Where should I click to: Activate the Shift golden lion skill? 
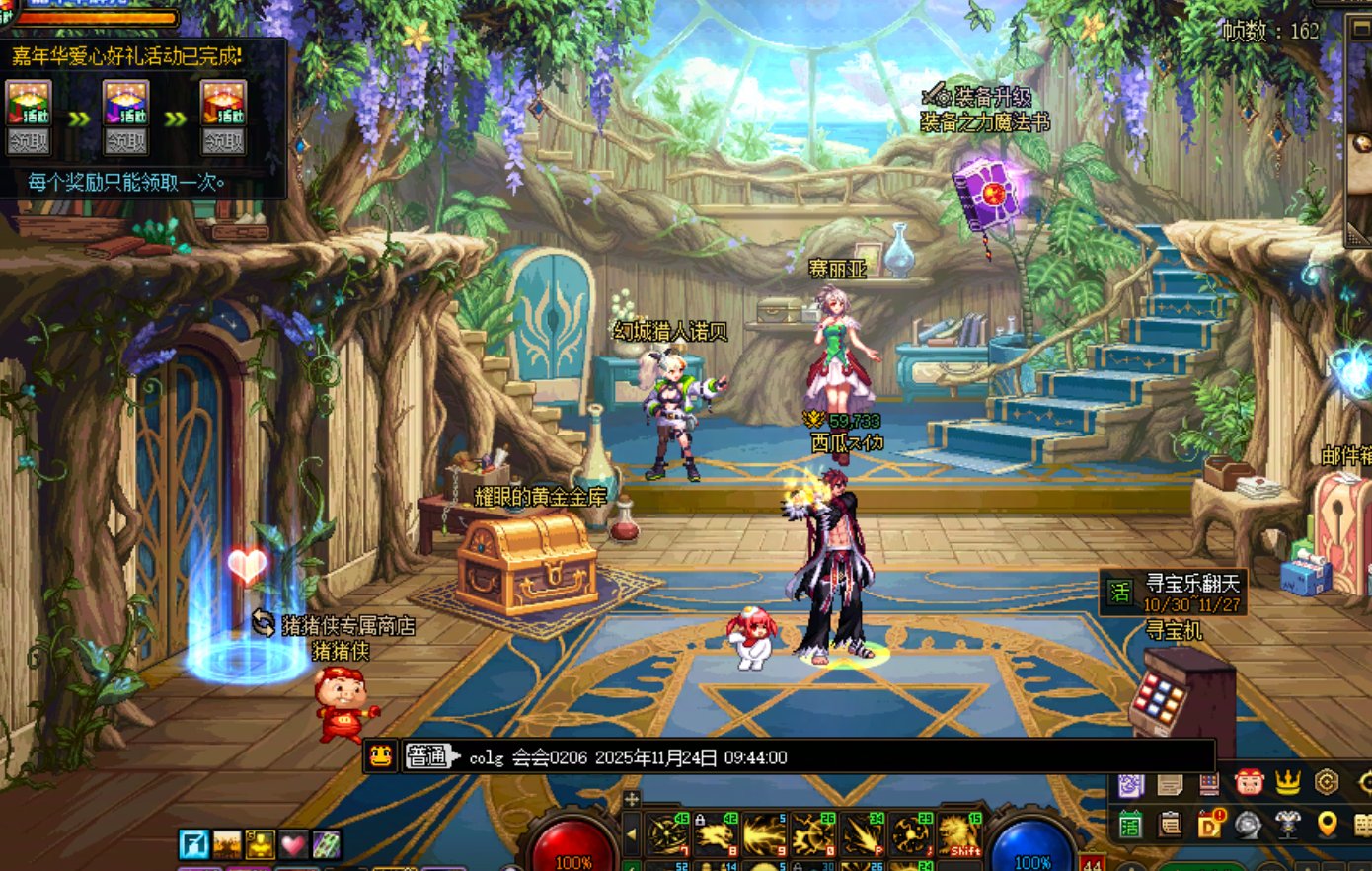[x=960, y=834]
